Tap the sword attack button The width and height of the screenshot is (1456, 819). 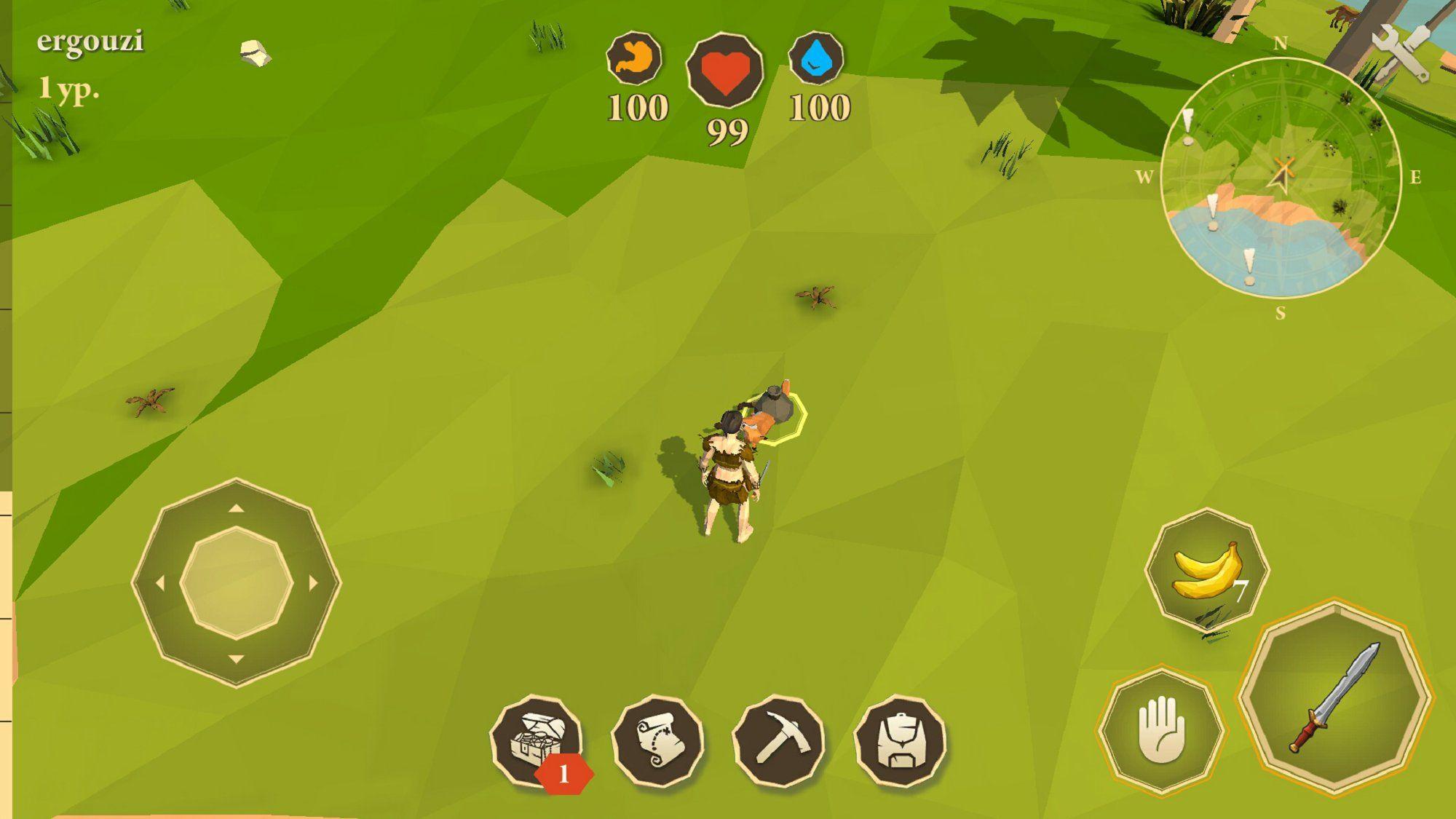1335,697
